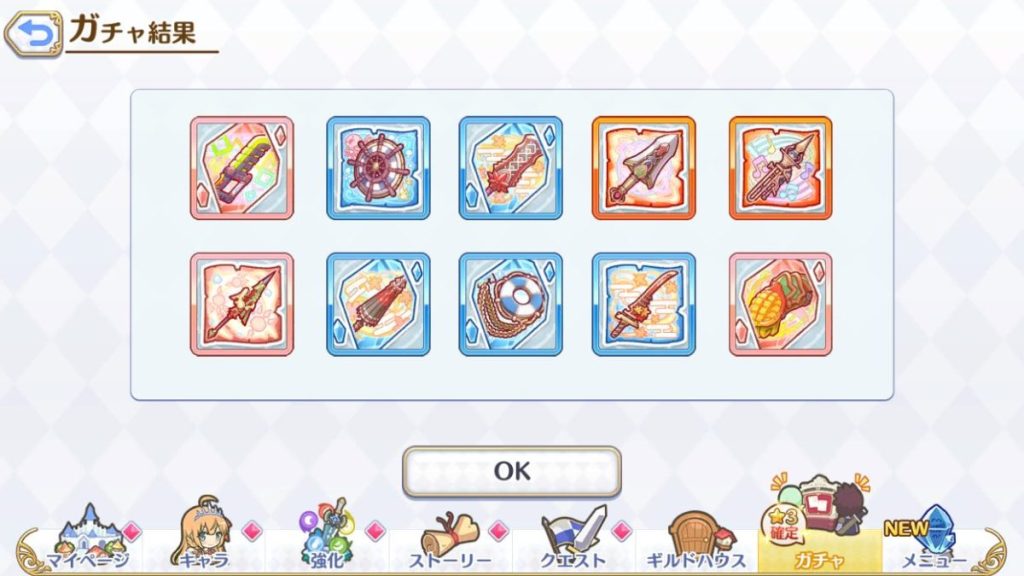Viewport: 1024px width, 576px height.
Task: Select the green blade pink-framed item
Action: [x=242, y=168]
